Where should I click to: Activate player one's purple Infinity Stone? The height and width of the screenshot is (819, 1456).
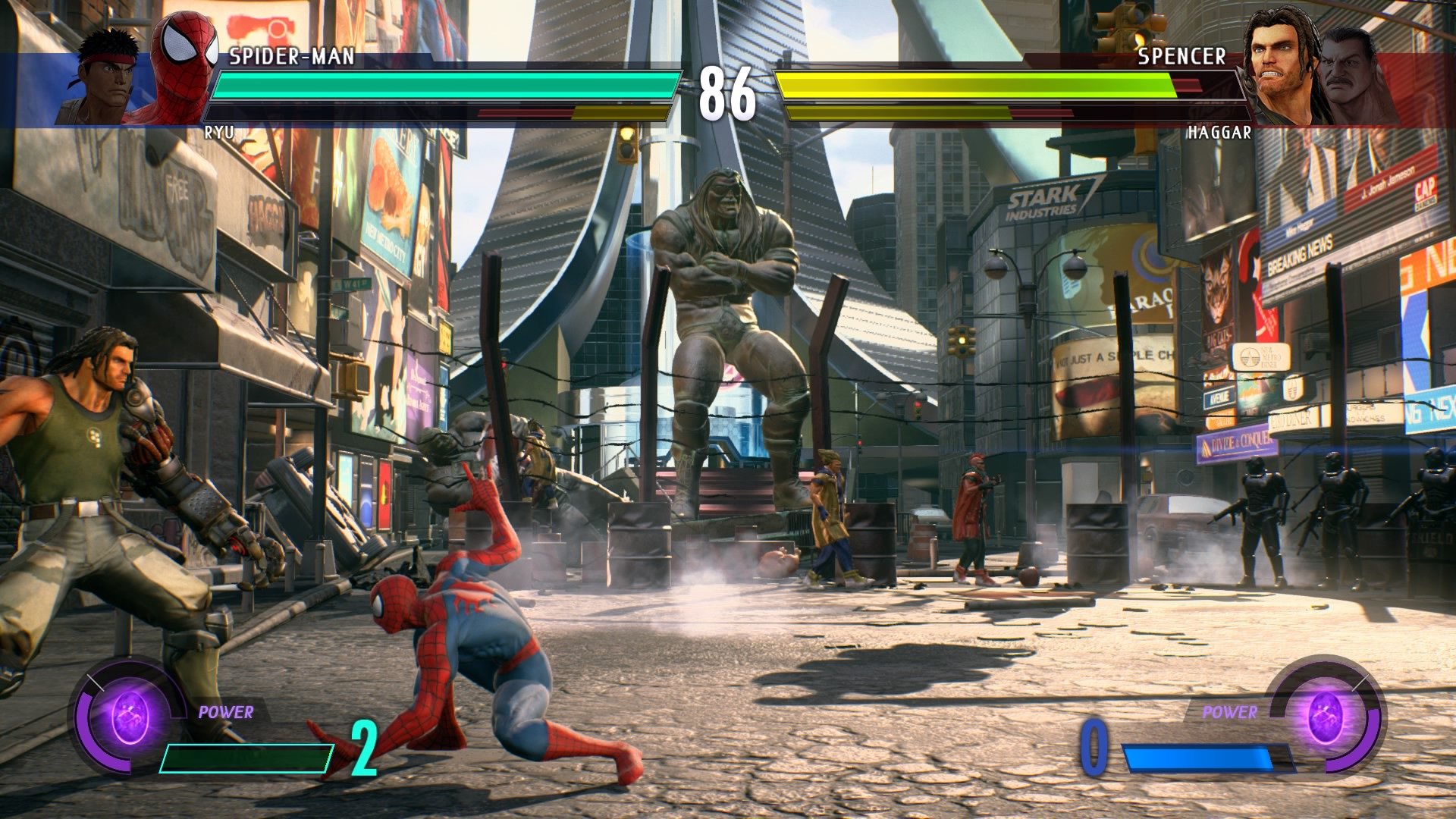(x=130, y=716)
